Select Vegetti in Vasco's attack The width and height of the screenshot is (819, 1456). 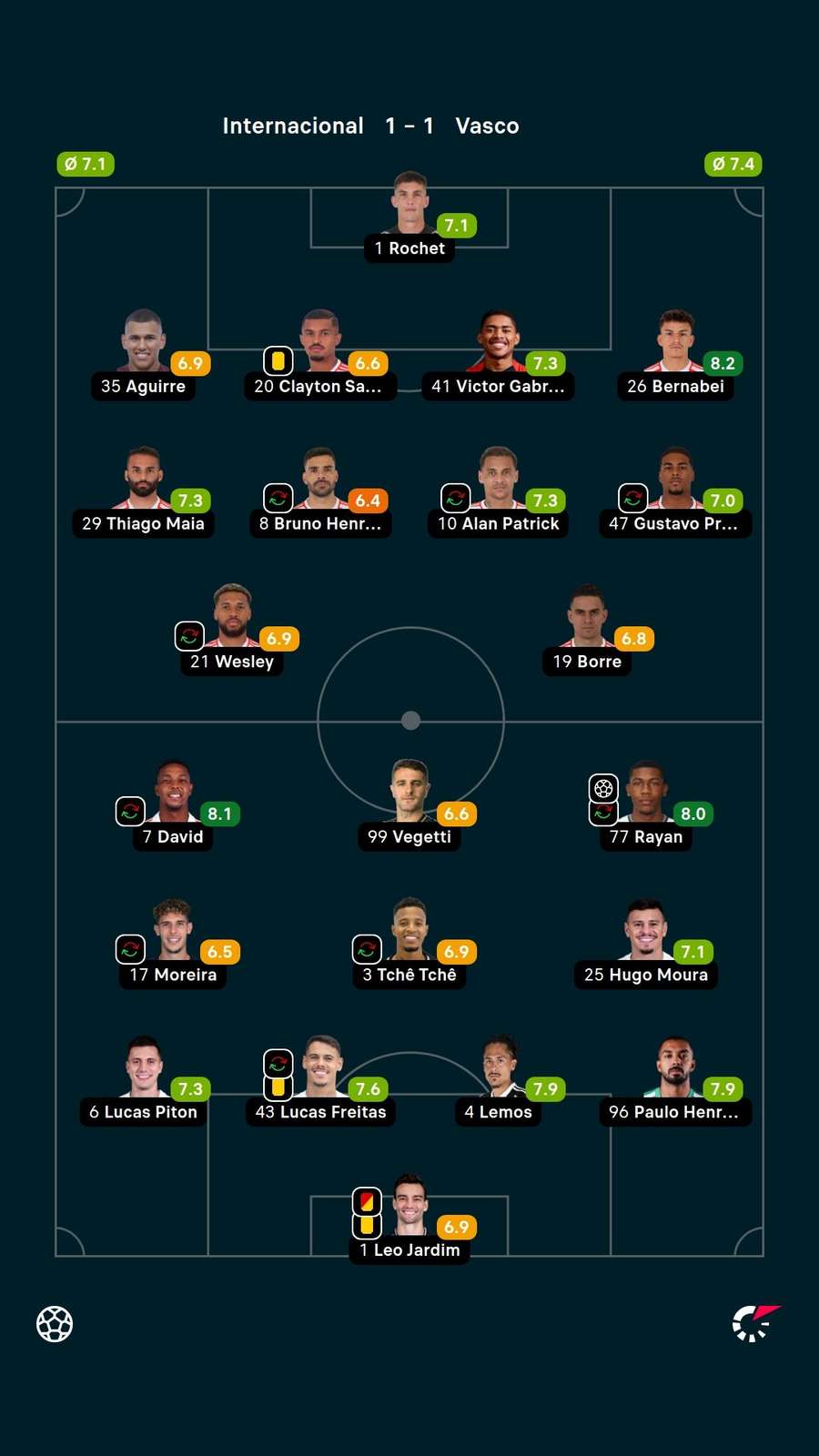pos(409,805)
